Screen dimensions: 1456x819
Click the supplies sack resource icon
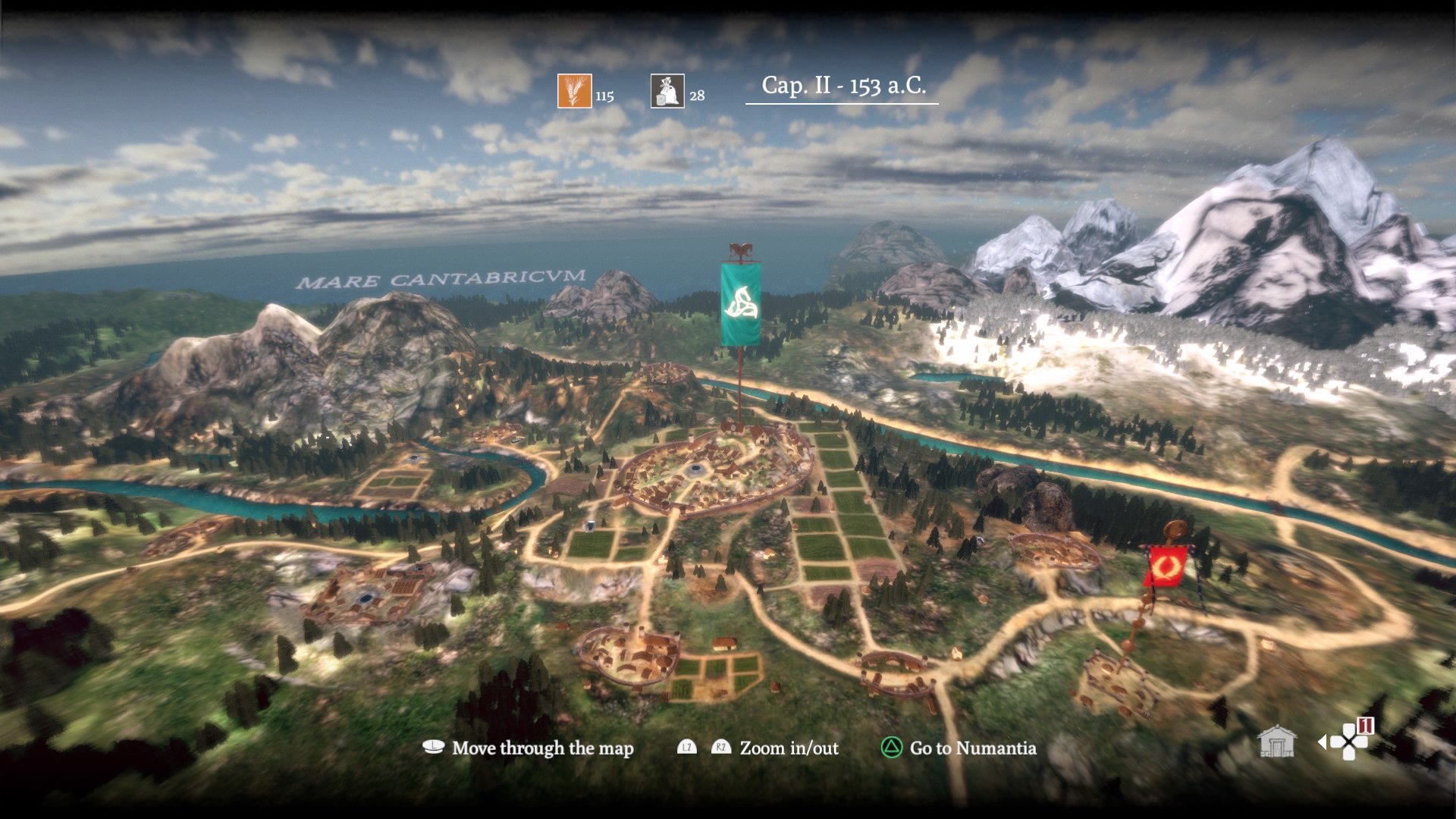(x=667, y=91)
